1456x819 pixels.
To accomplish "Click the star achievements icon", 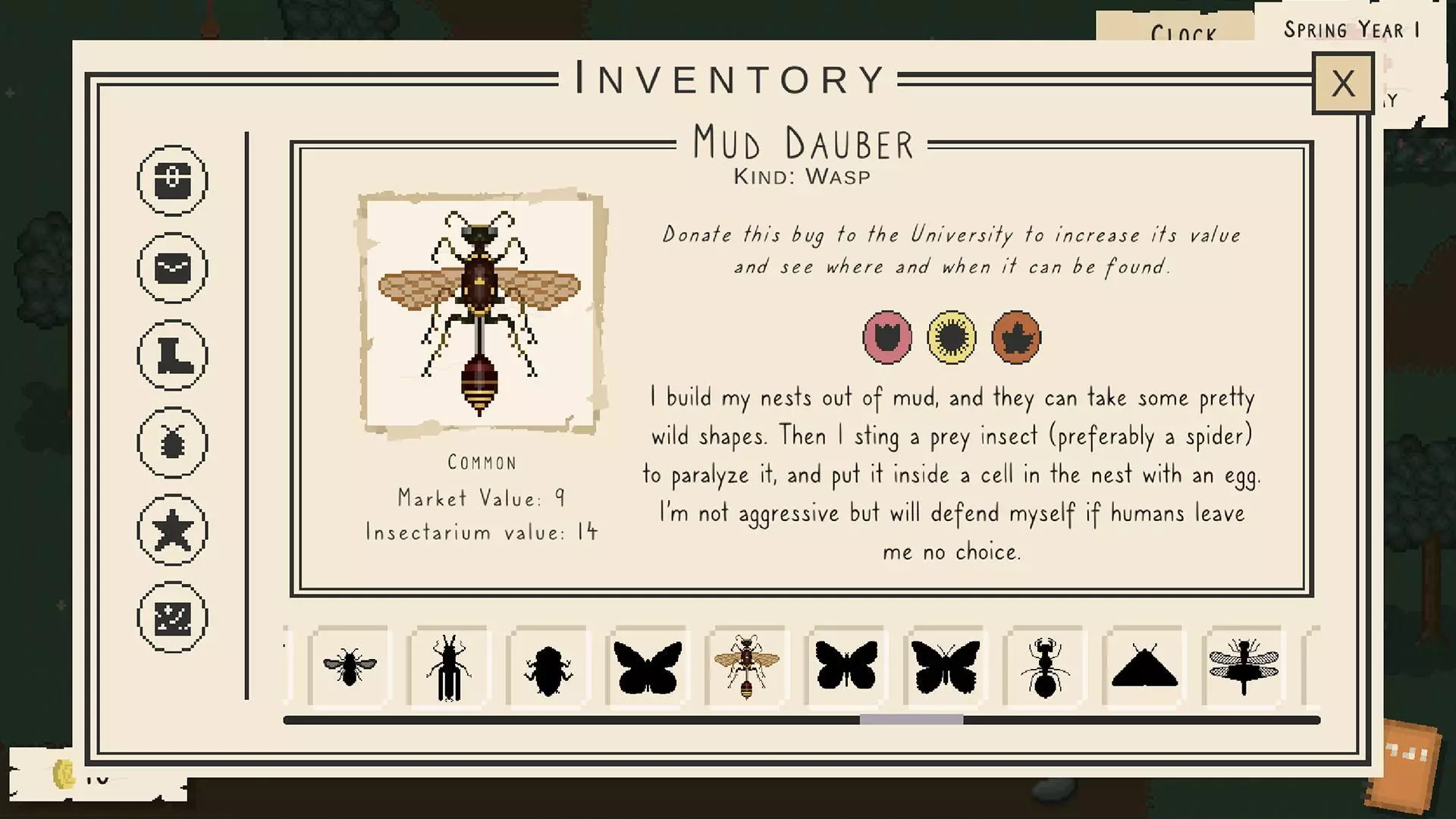I will coord(172,529).
